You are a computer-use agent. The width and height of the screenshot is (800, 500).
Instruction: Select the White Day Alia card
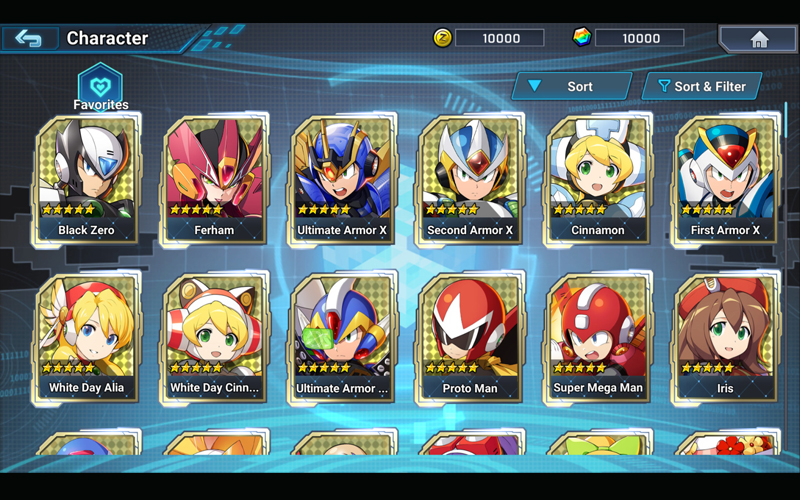[x=86, y=338]
